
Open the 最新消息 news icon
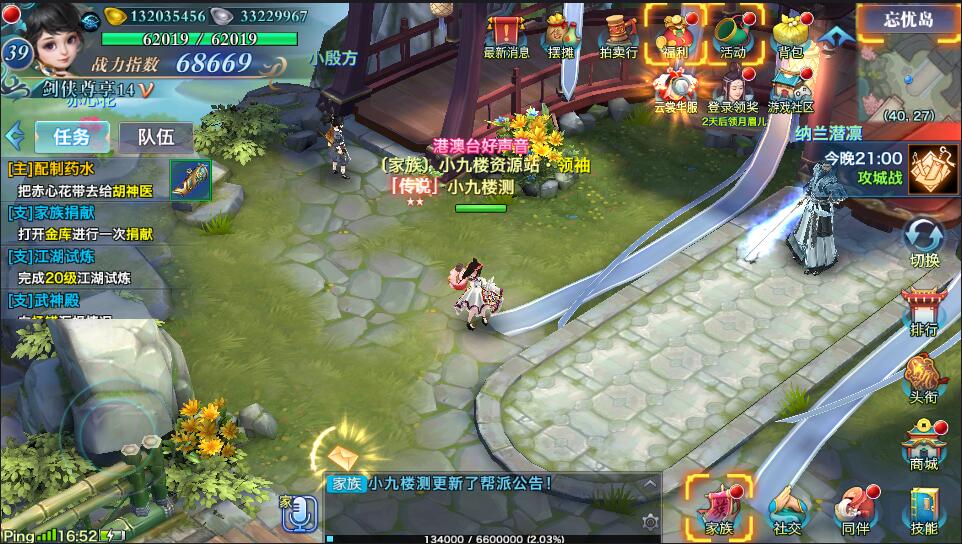[507, 35]
